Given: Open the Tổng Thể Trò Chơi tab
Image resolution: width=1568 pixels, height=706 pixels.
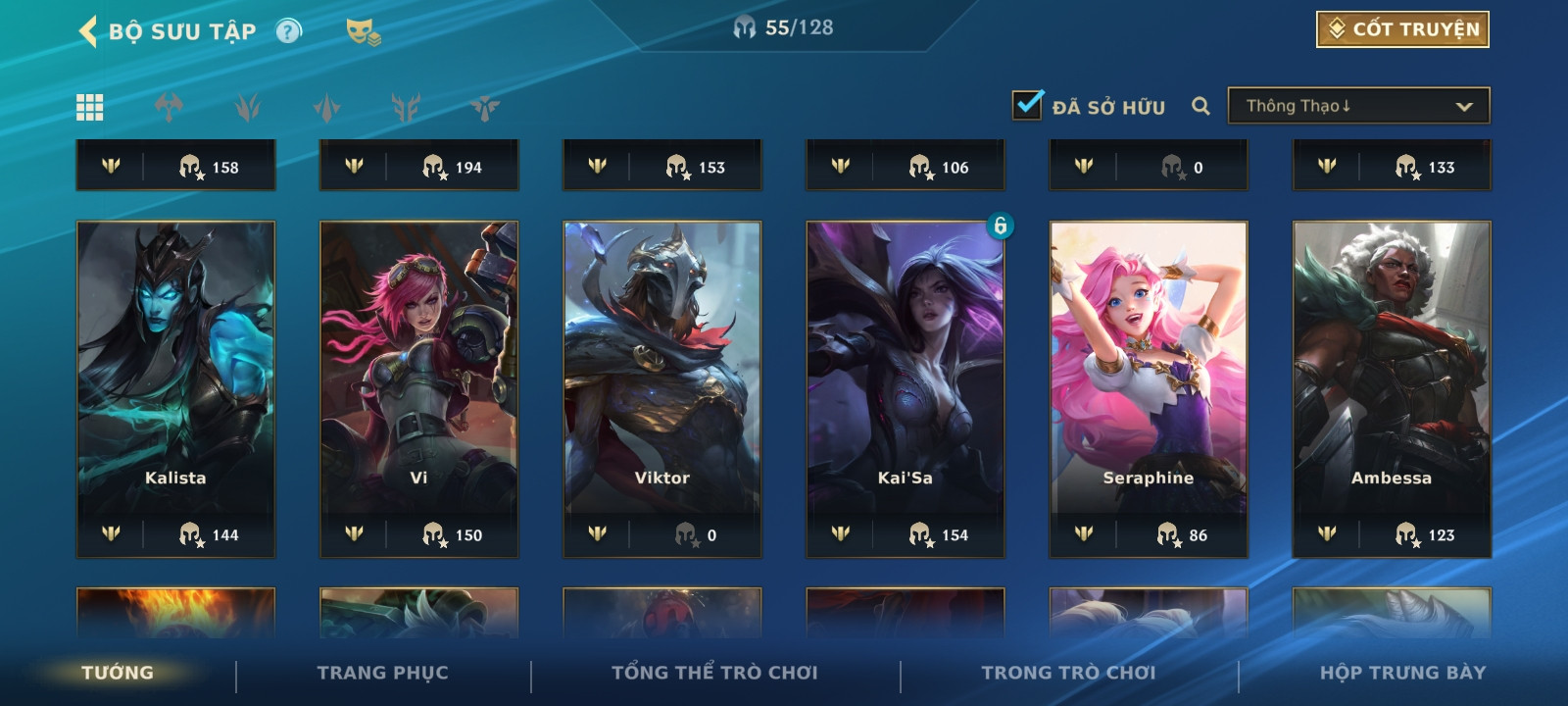Looking at the screenshot, I should (714, 673).
